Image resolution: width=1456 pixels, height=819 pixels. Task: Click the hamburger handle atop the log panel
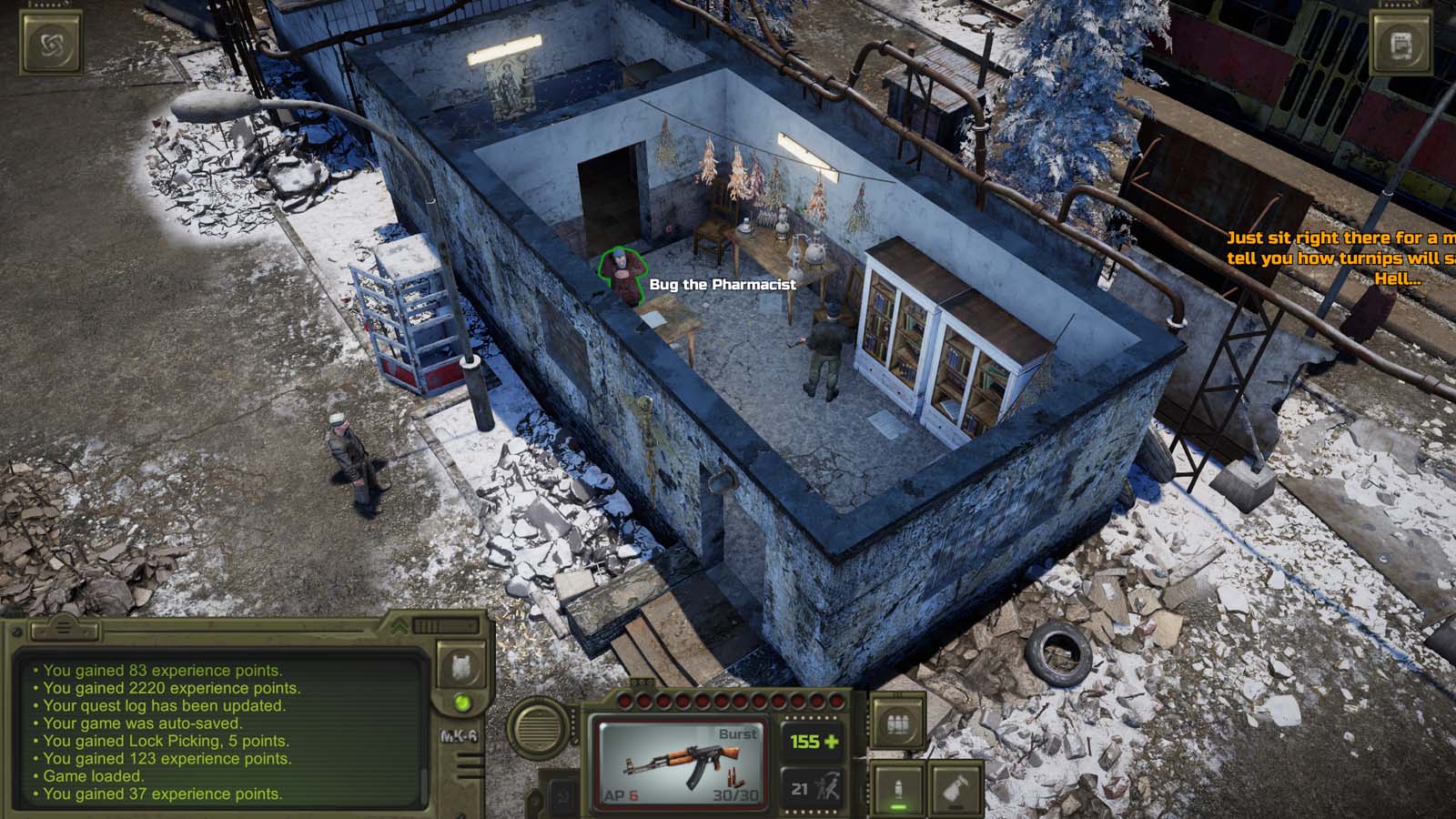tap(64, 628)
